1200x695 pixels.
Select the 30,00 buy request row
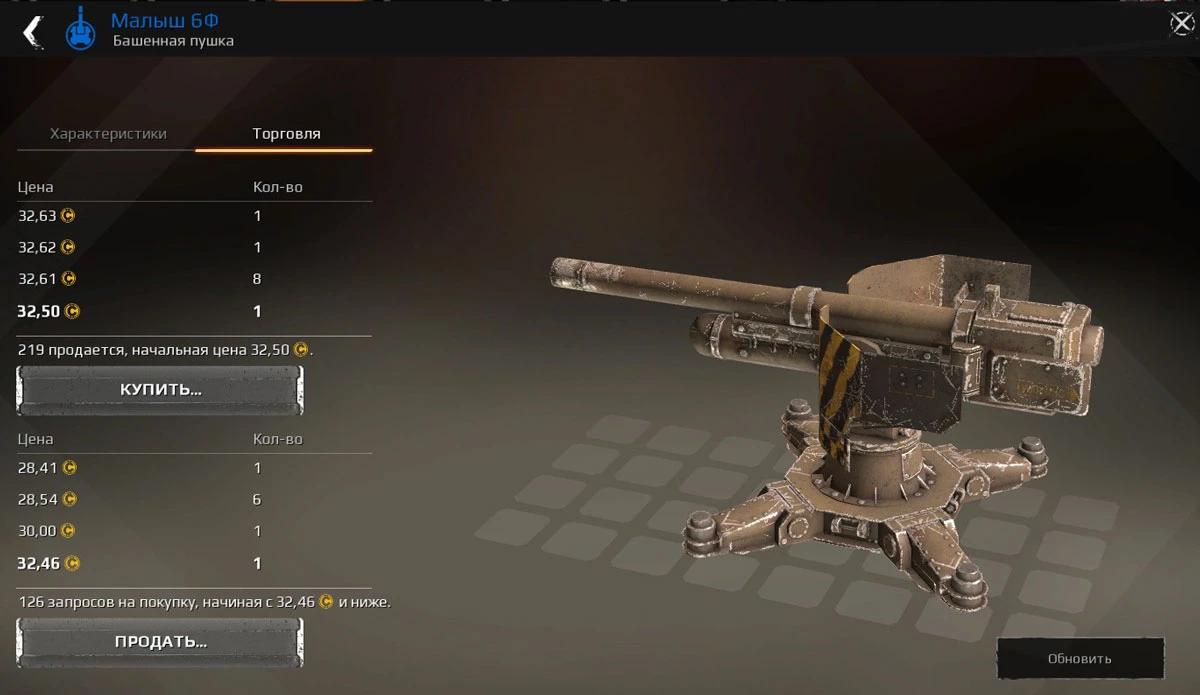(194, 531)
